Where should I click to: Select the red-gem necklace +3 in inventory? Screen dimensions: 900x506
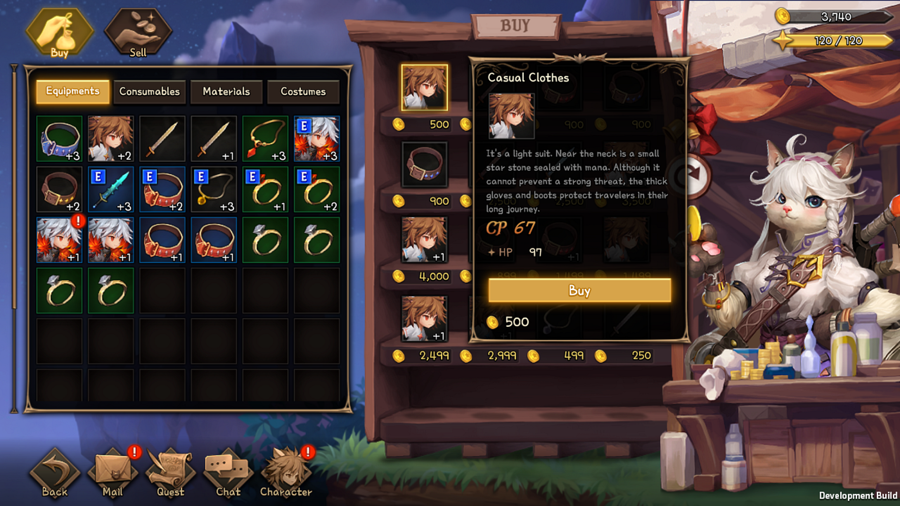click(x=265, y=139)
